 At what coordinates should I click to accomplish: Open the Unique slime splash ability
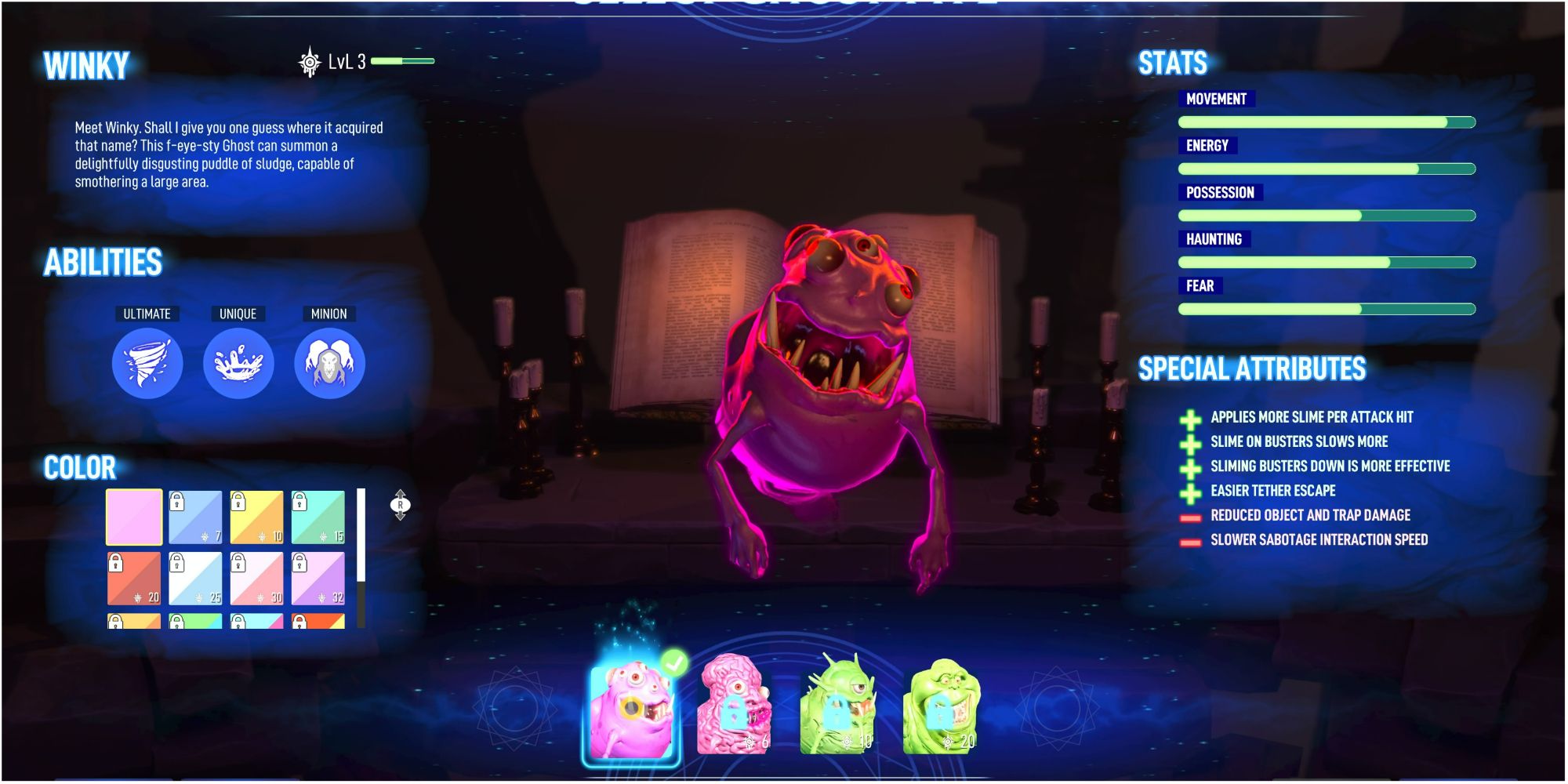[238, 363]
